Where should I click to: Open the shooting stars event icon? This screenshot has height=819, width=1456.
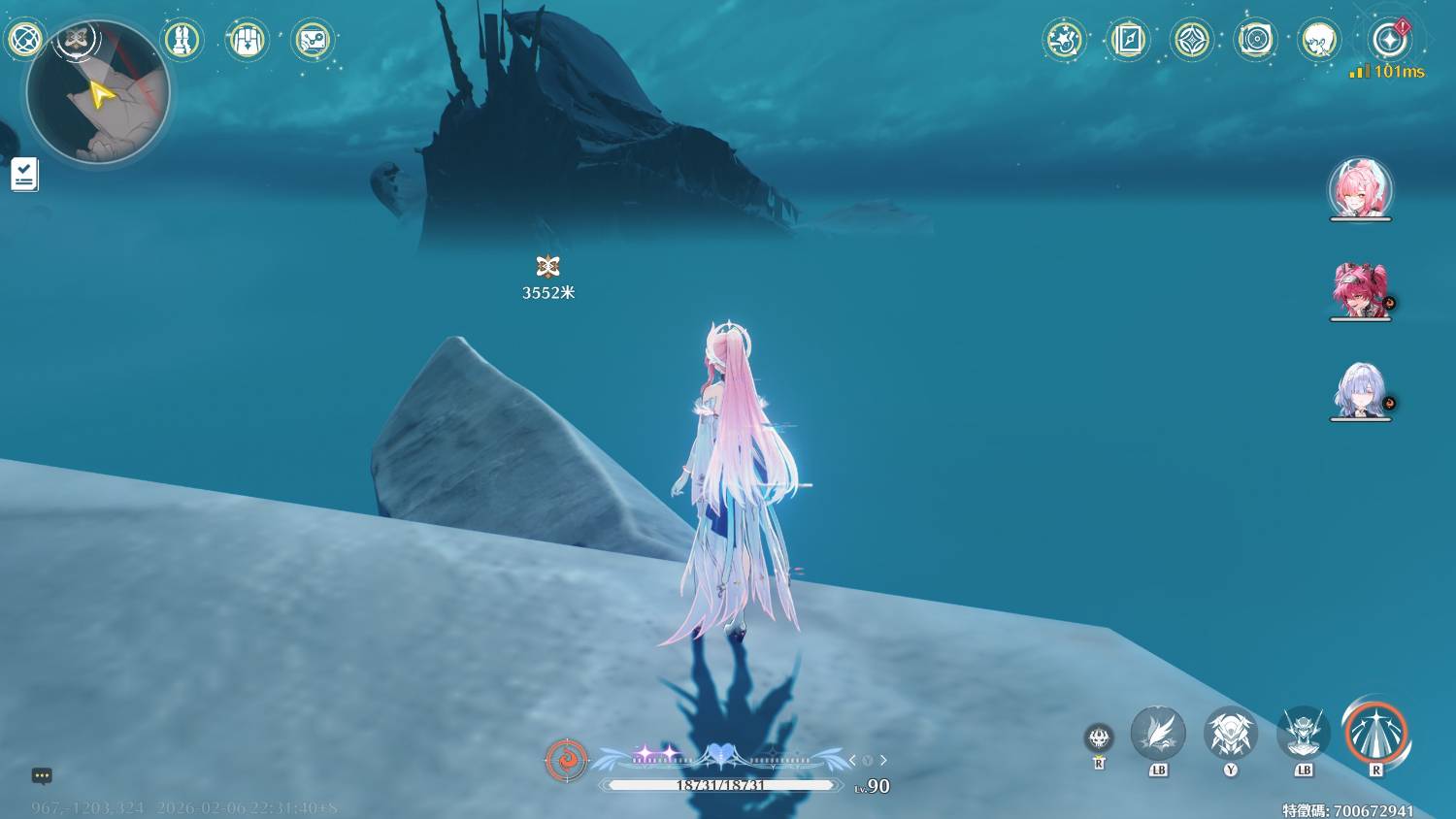(1064, 40)
